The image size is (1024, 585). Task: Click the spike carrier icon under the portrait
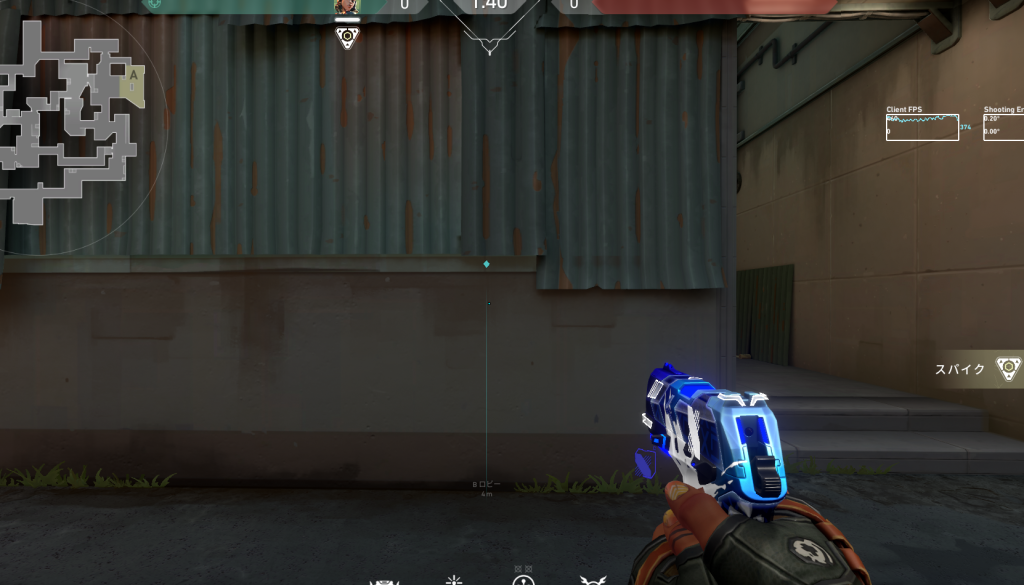coord(347,39)
